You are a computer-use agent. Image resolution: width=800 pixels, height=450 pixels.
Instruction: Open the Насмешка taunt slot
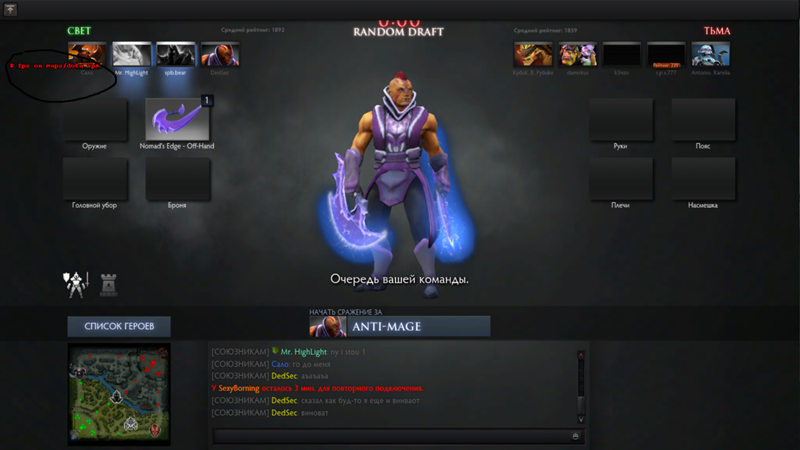click(x=703, y=178)
